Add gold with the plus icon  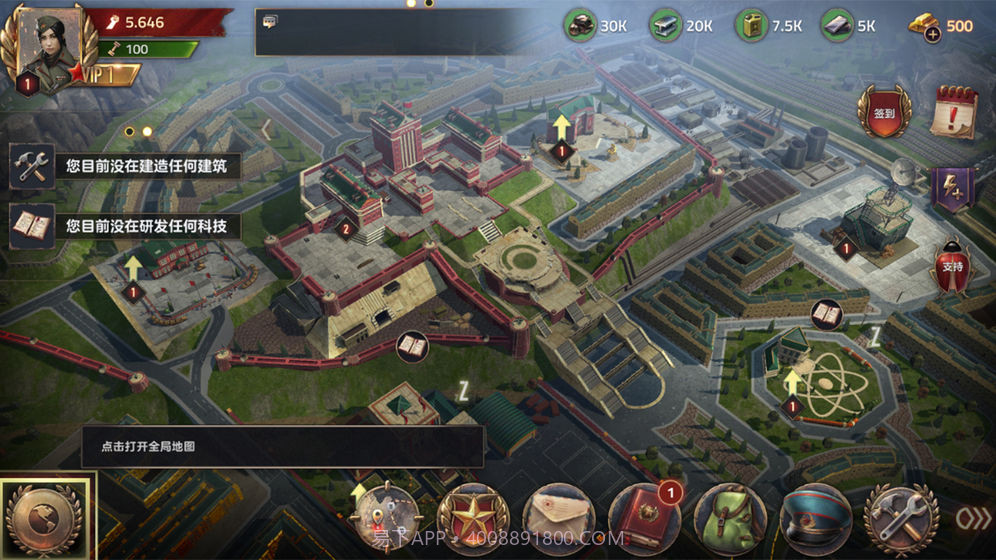click(932, 34)
